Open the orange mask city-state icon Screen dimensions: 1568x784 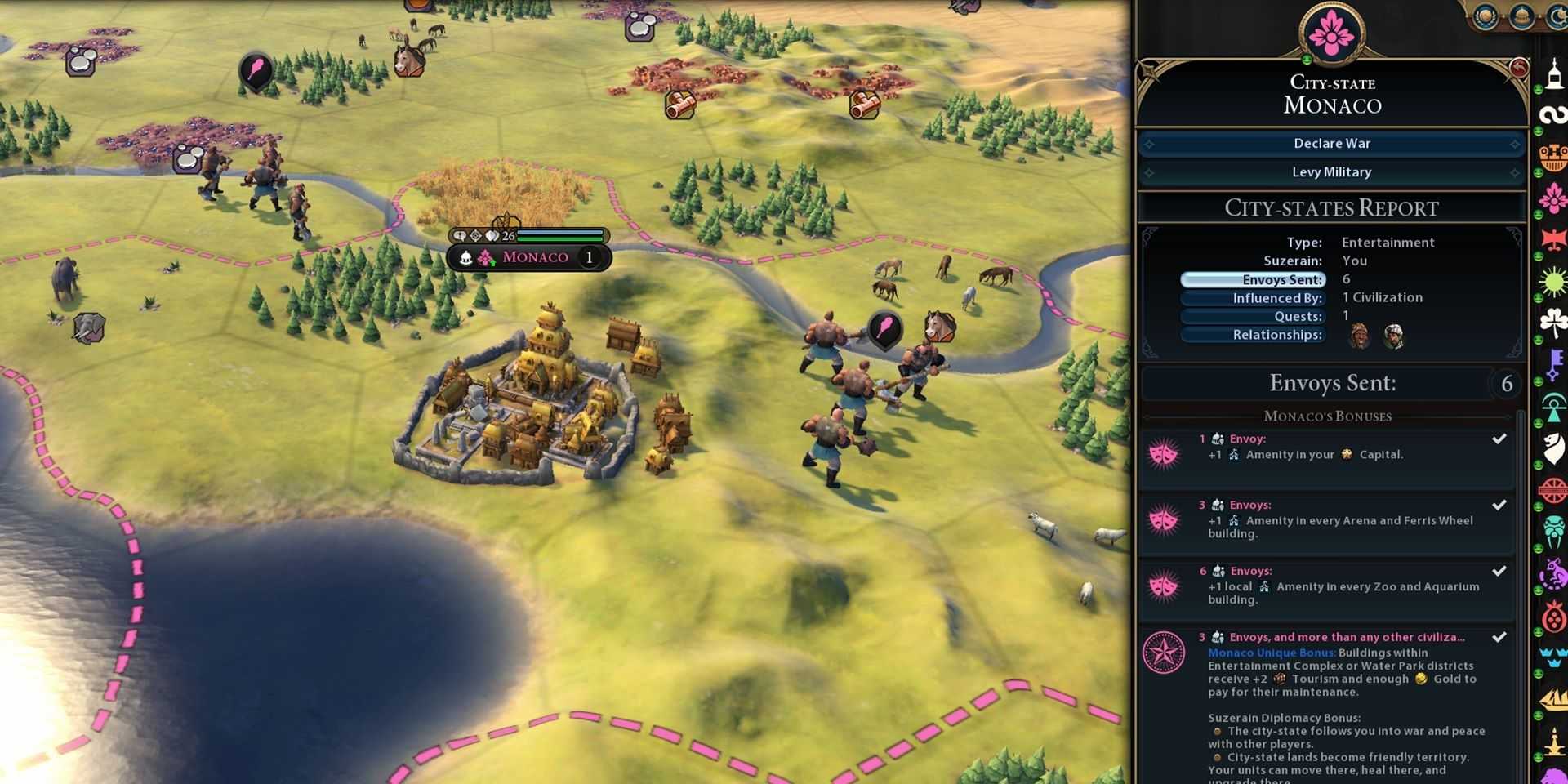[1552, 156]
